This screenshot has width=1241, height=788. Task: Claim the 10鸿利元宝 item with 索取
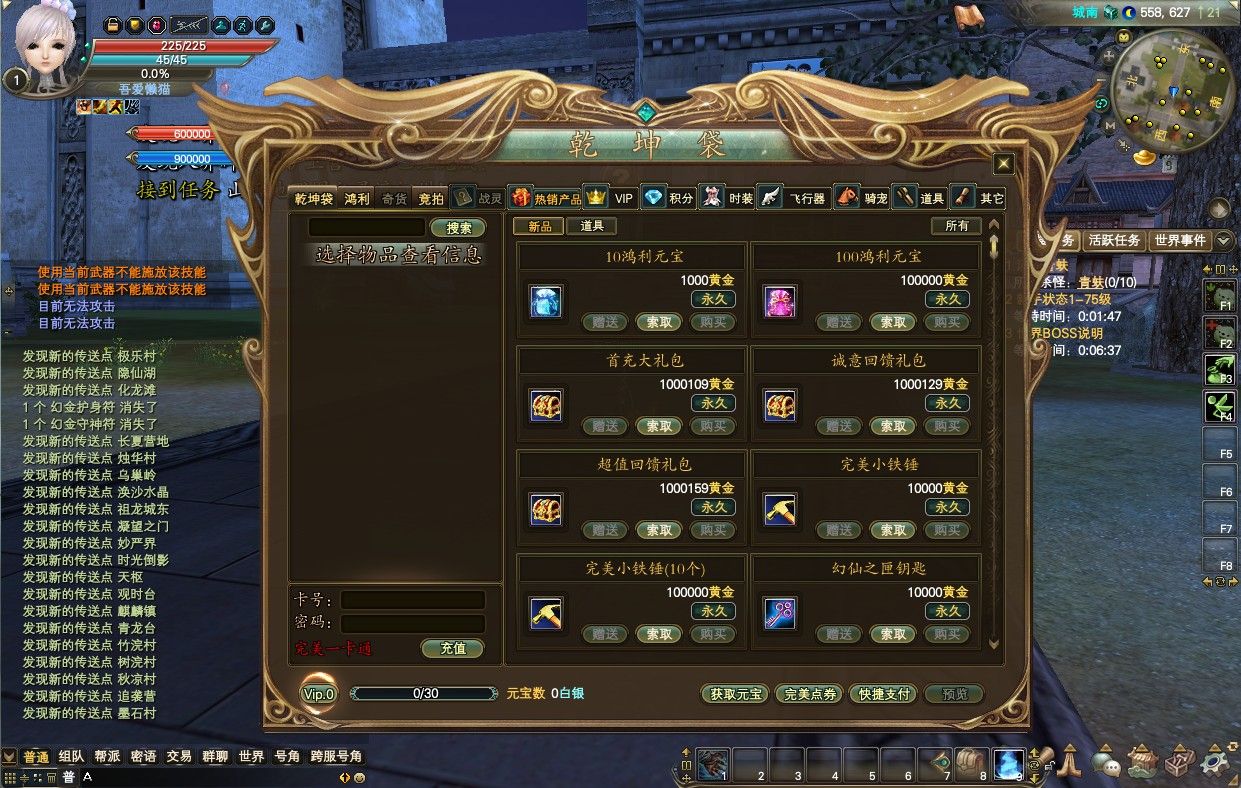click(x=659, y=322)
